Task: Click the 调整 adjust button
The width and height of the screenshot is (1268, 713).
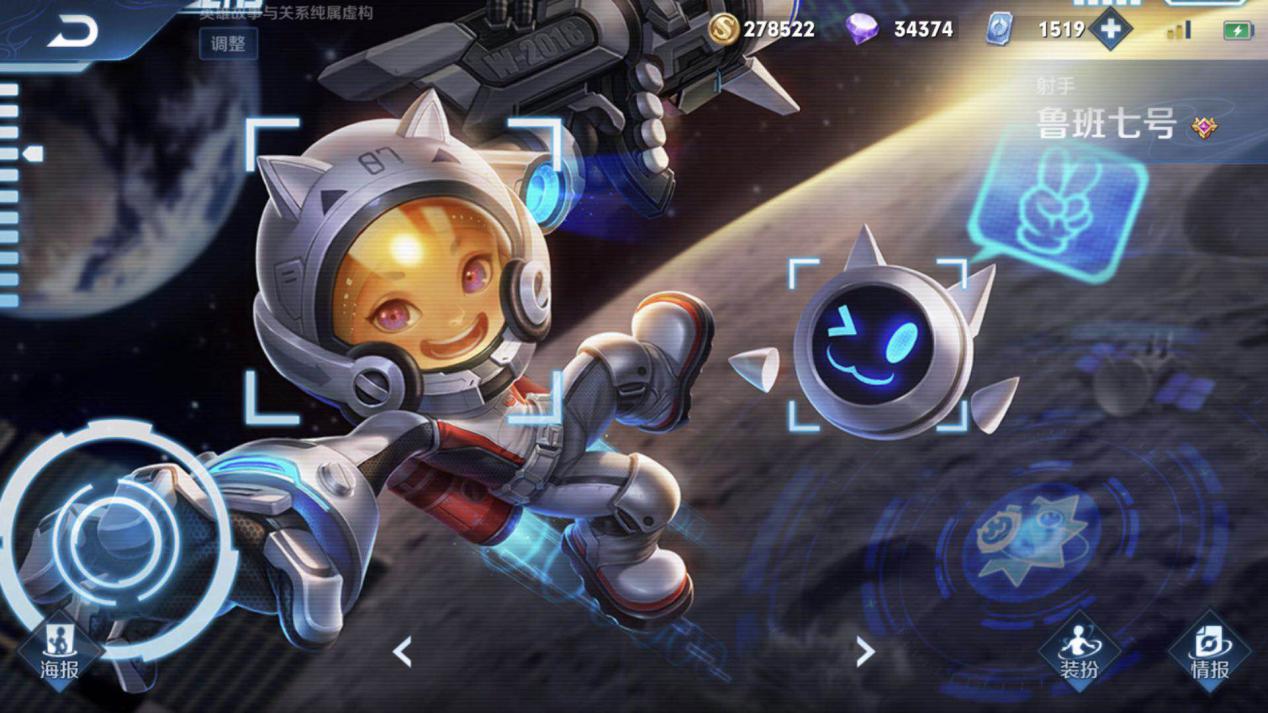Action: click(x=228, y=44)
